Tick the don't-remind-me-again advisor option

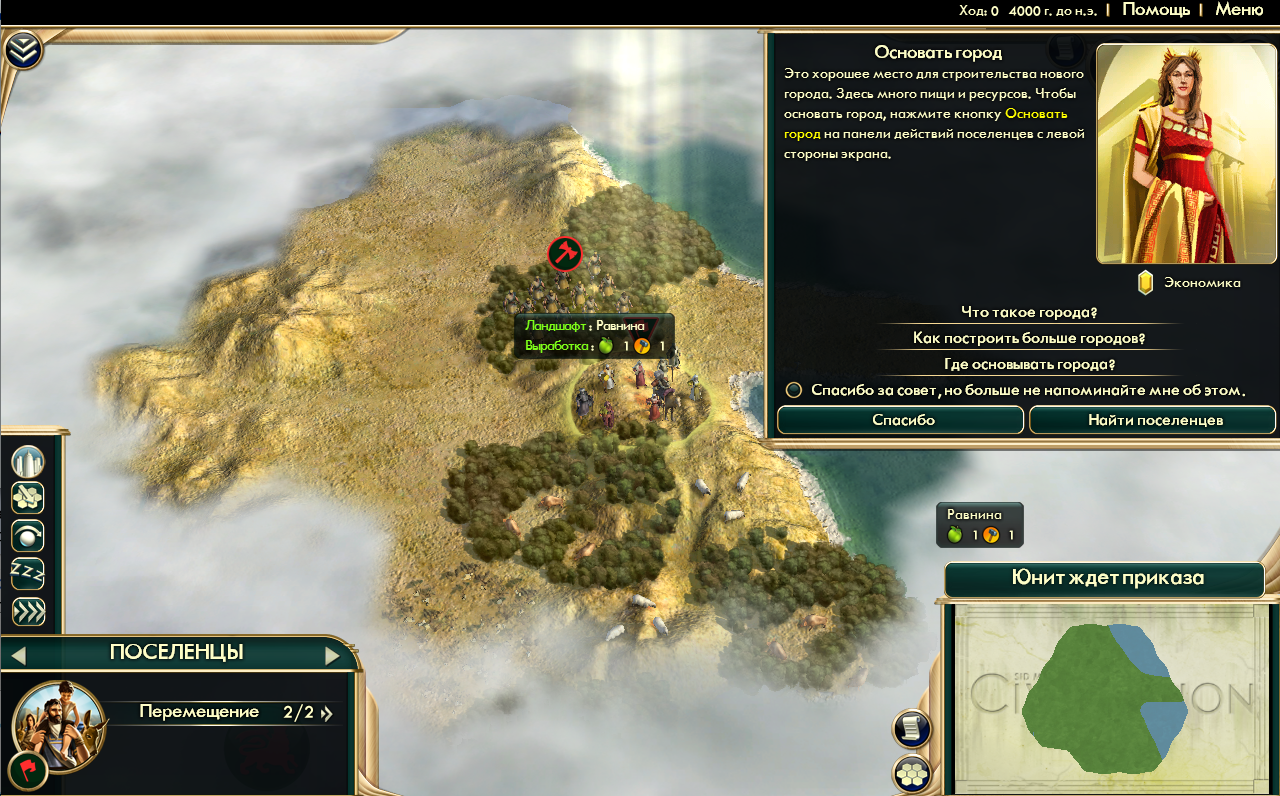[794, 390]
